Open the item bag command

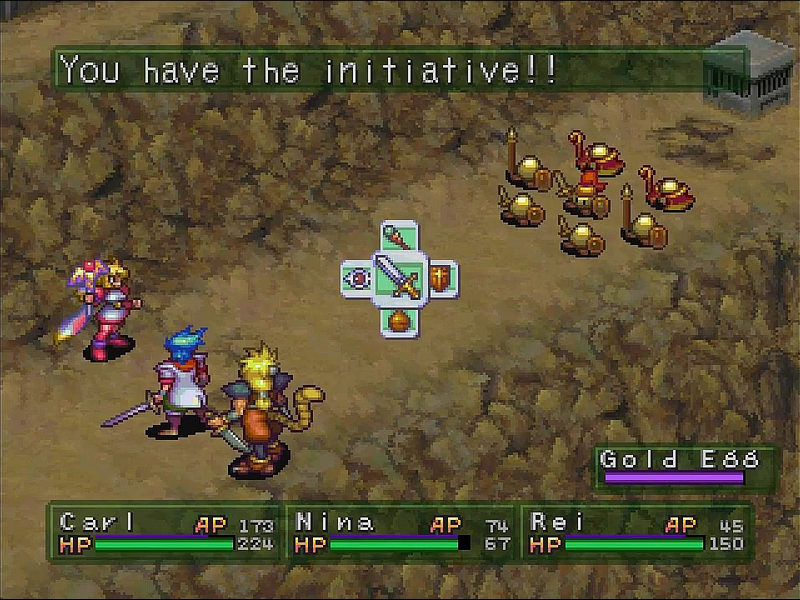tap(399, 319)
